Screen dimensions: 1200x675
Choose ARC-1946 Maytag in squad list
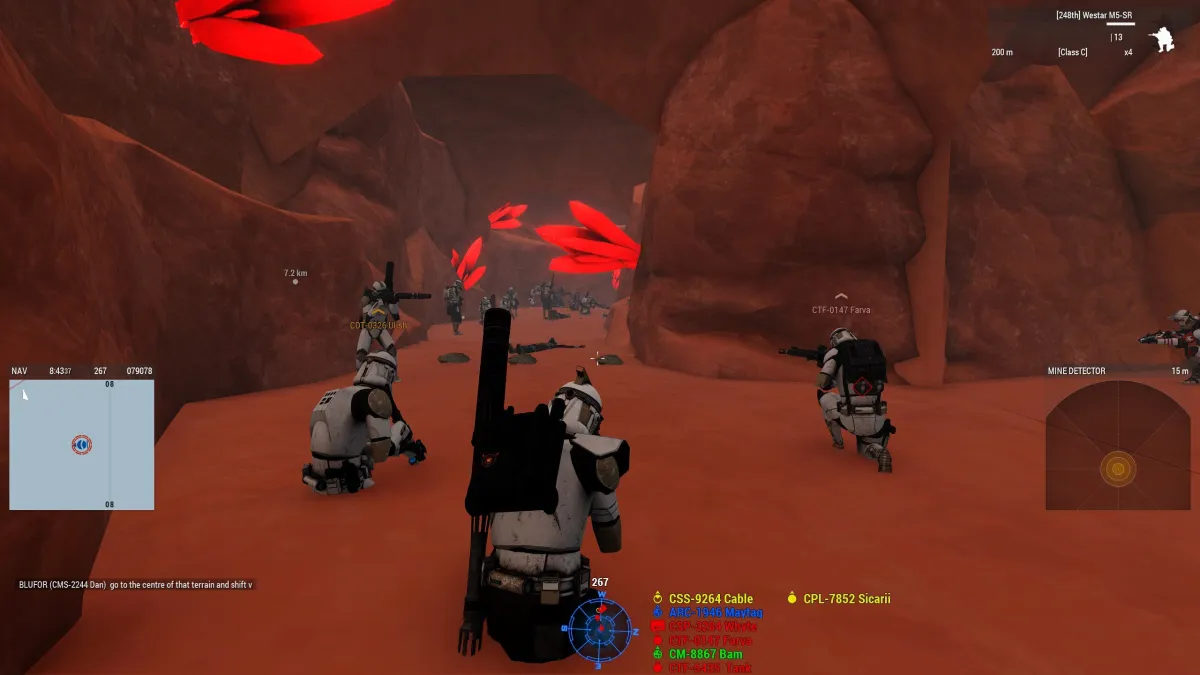point(714,613)
